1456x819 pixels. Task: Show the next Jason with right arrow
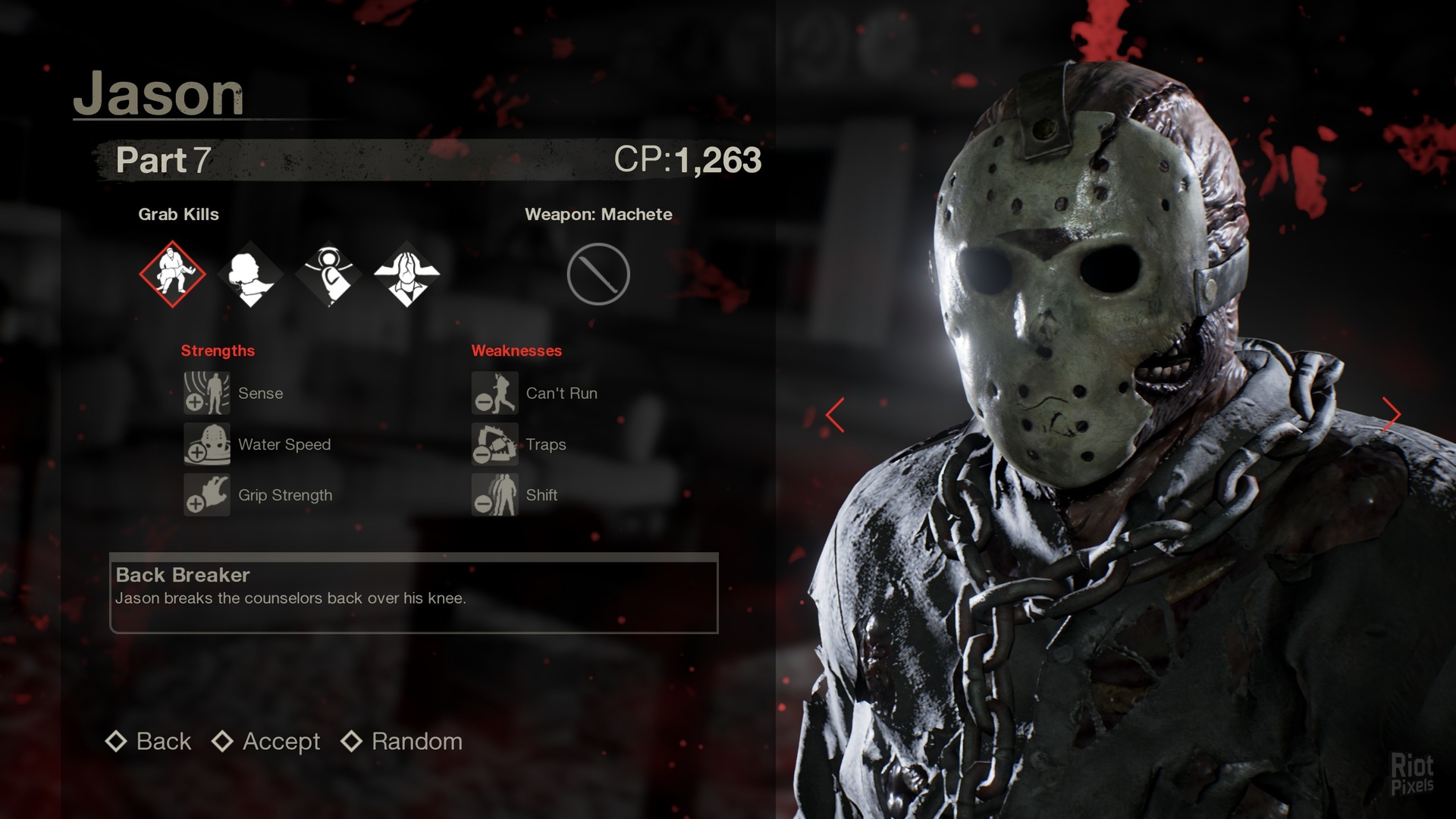coord(1392,415)
